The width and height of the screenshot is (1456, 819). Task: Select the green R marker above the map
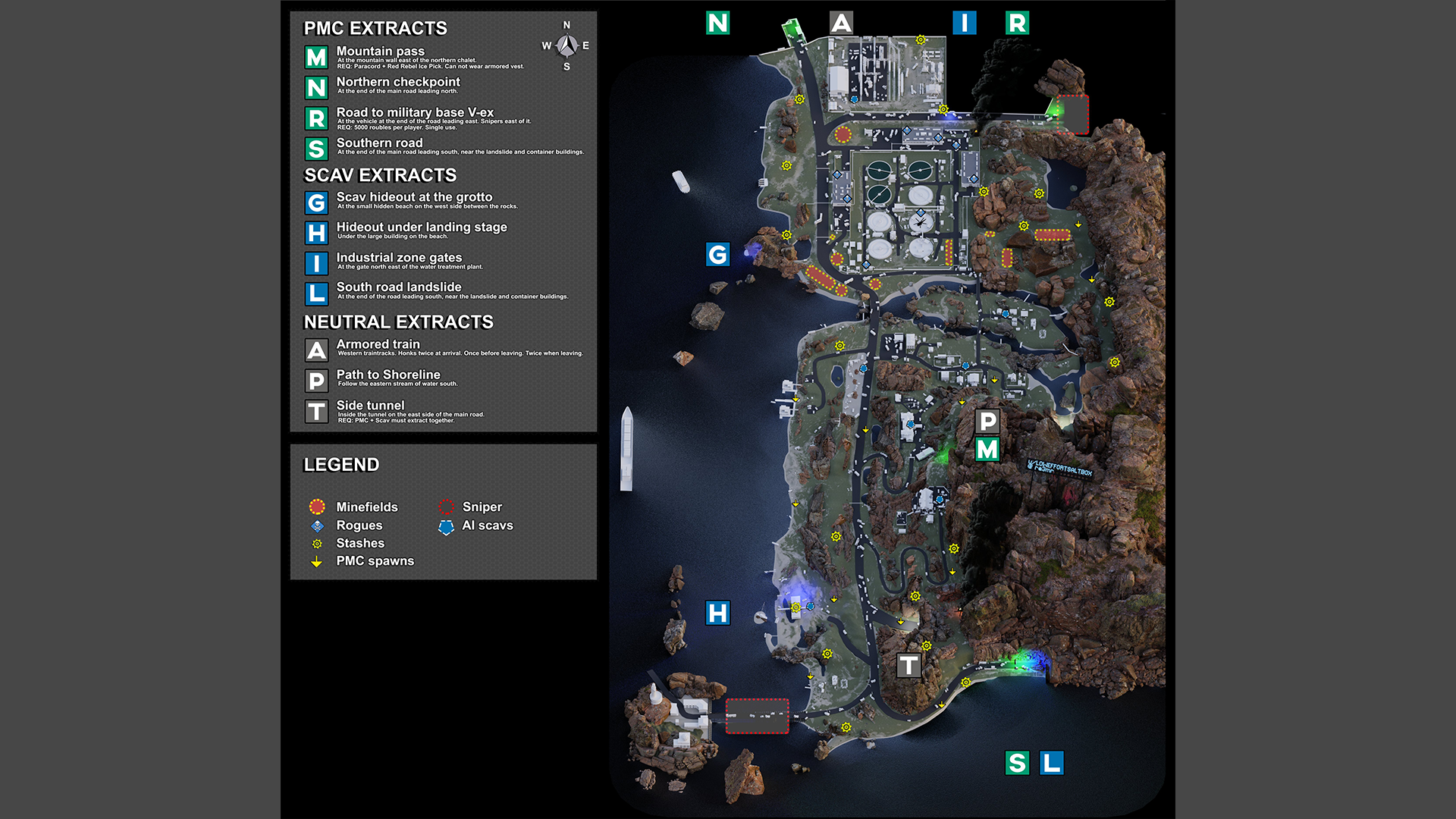[x=1017, y=23]
